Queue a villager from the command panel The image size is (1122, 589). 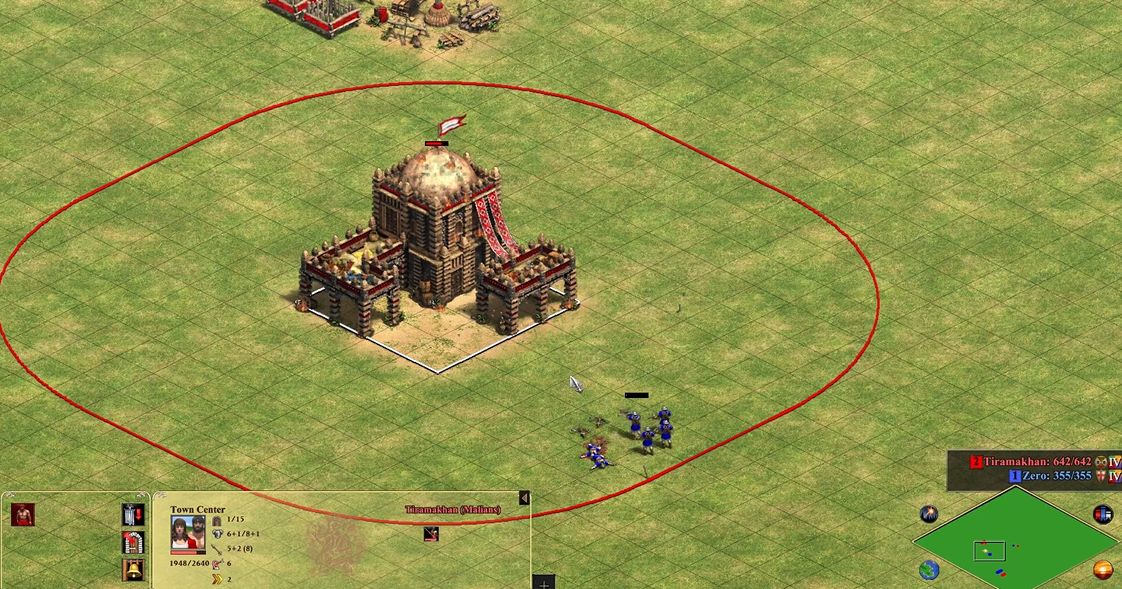pos(23,514)
